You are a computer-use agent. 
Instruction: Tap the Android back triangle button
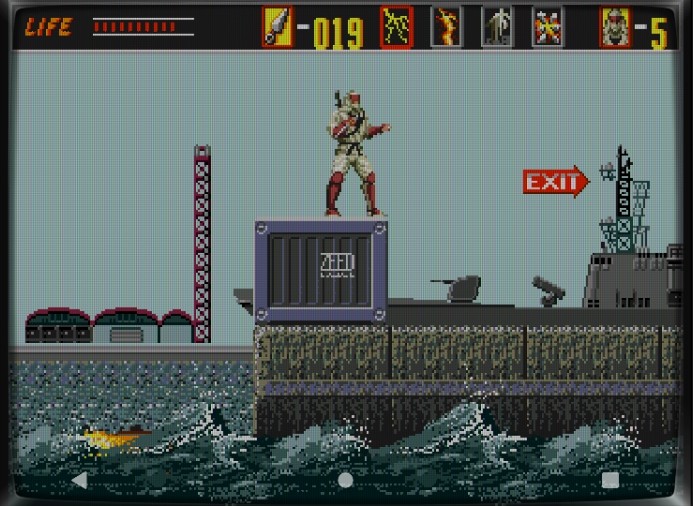[79, 481]
